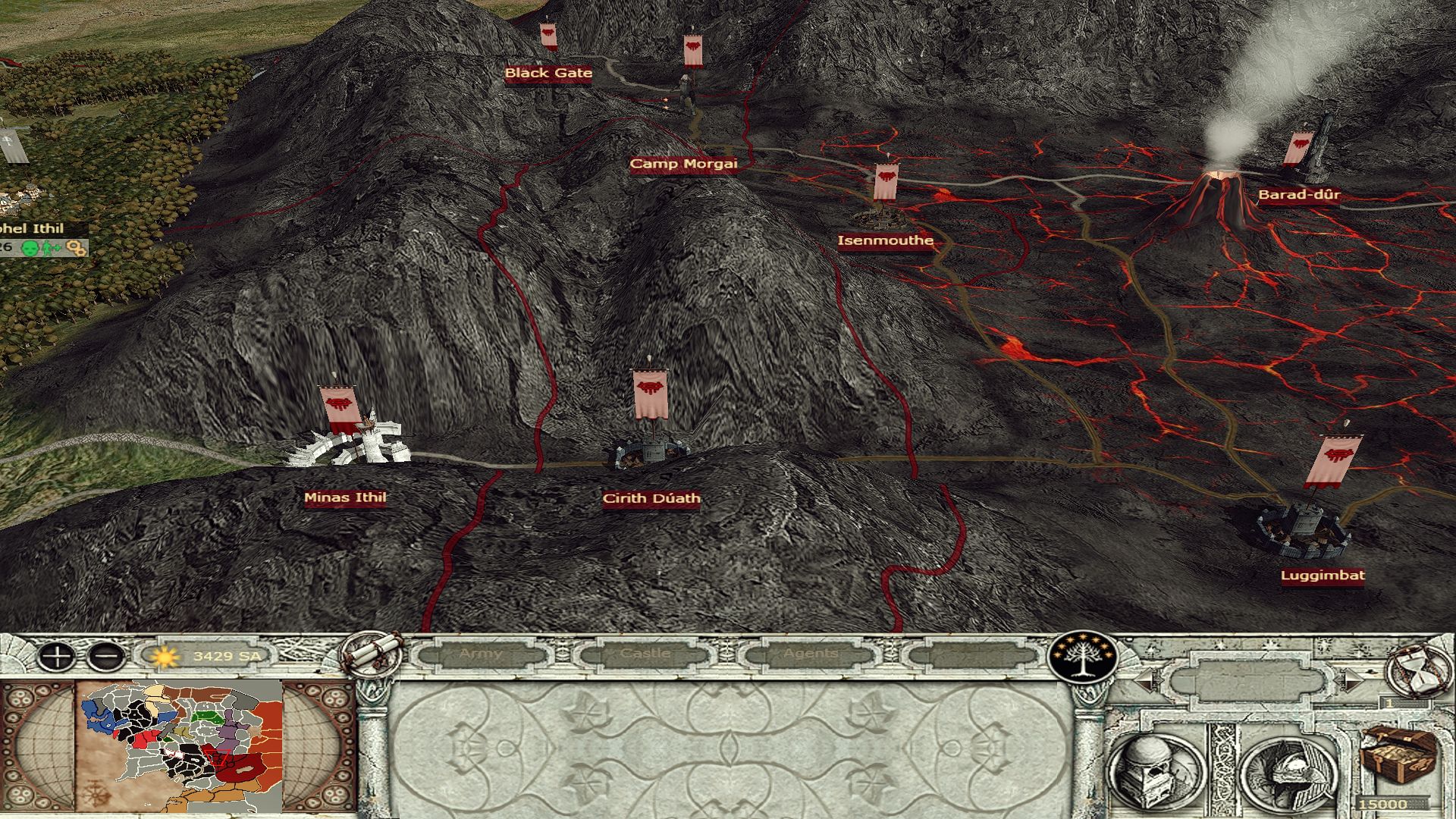Select the Isenmouthe settlement label
Screen dimensions: 1456x819
point(885,241)
